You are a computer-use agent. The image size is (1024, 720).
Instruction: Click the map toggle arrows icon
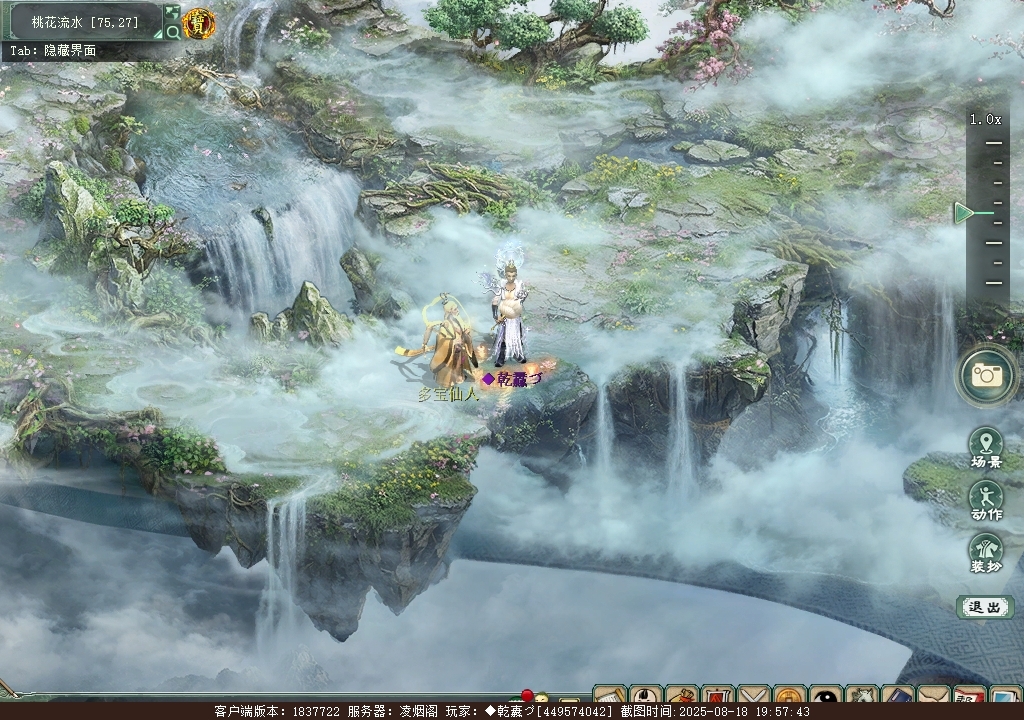click(173, 12)
